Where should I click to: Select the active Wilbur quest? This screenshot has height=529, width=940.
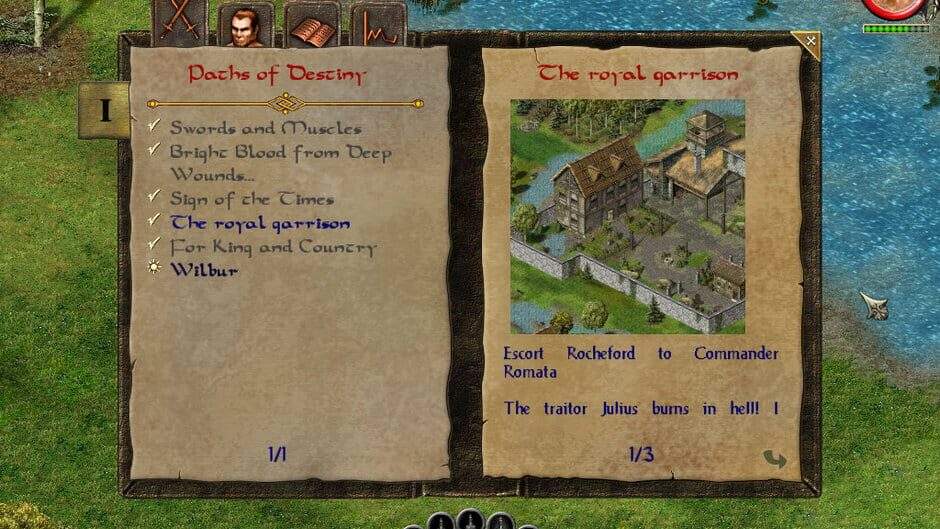pos(204,270)
